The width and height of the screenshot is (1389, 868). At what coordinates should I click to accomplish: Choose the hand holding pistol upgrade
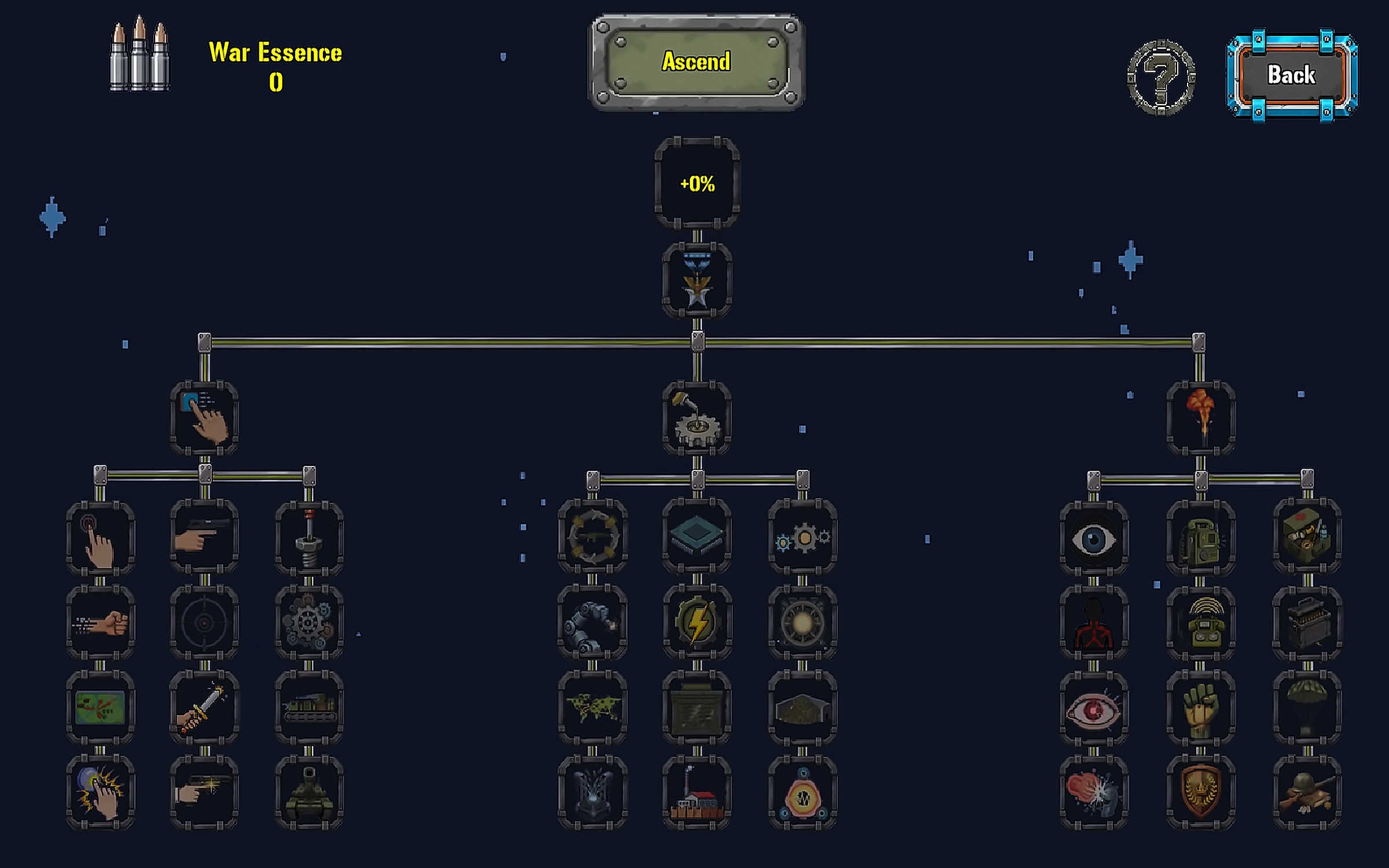point(204,536)
